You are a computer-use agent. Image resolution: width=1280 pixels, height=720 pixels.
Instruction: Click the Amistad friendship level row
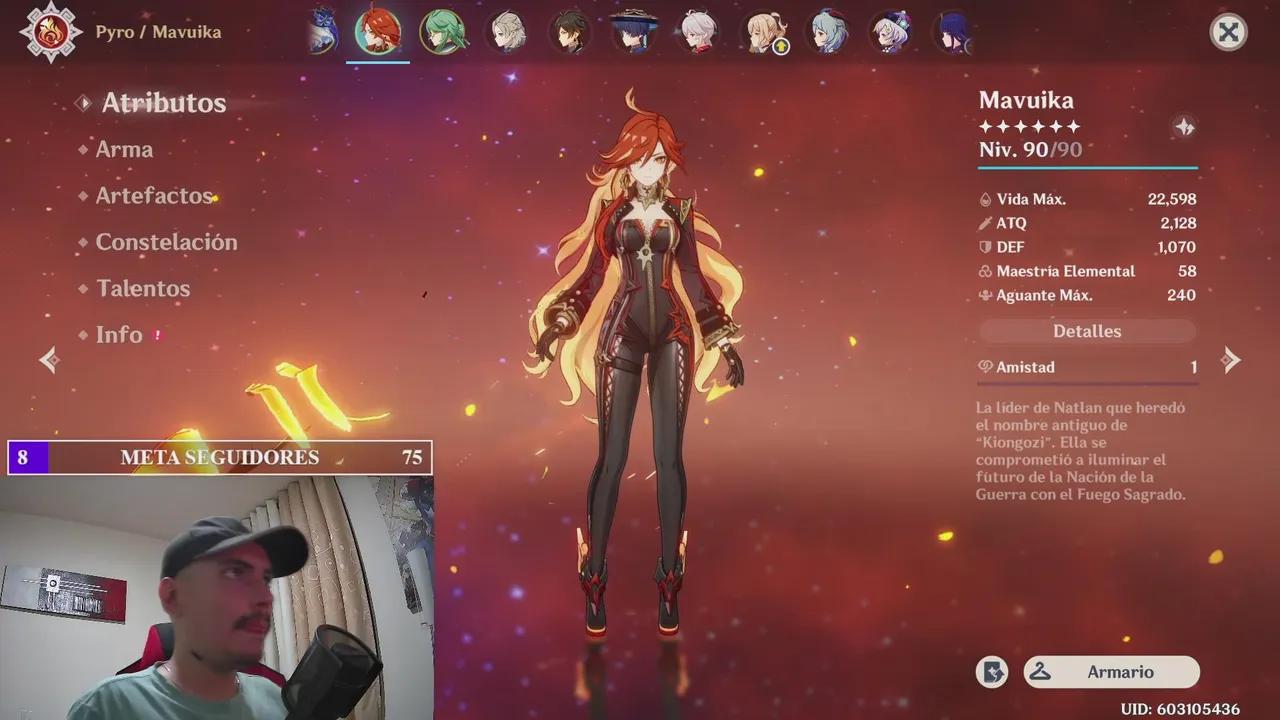(x=1087, y=367)
